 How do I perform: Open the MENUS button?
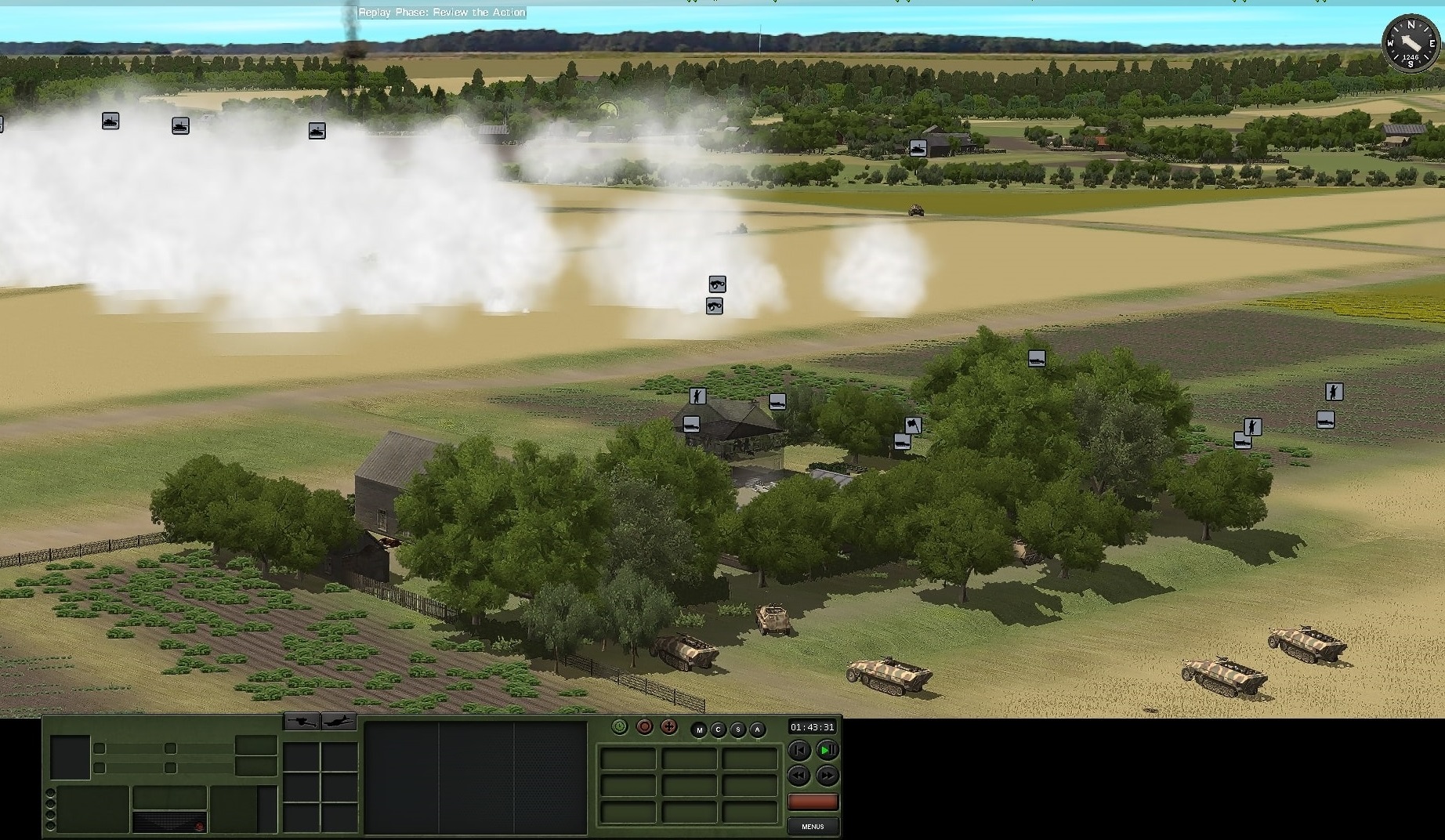813,826
